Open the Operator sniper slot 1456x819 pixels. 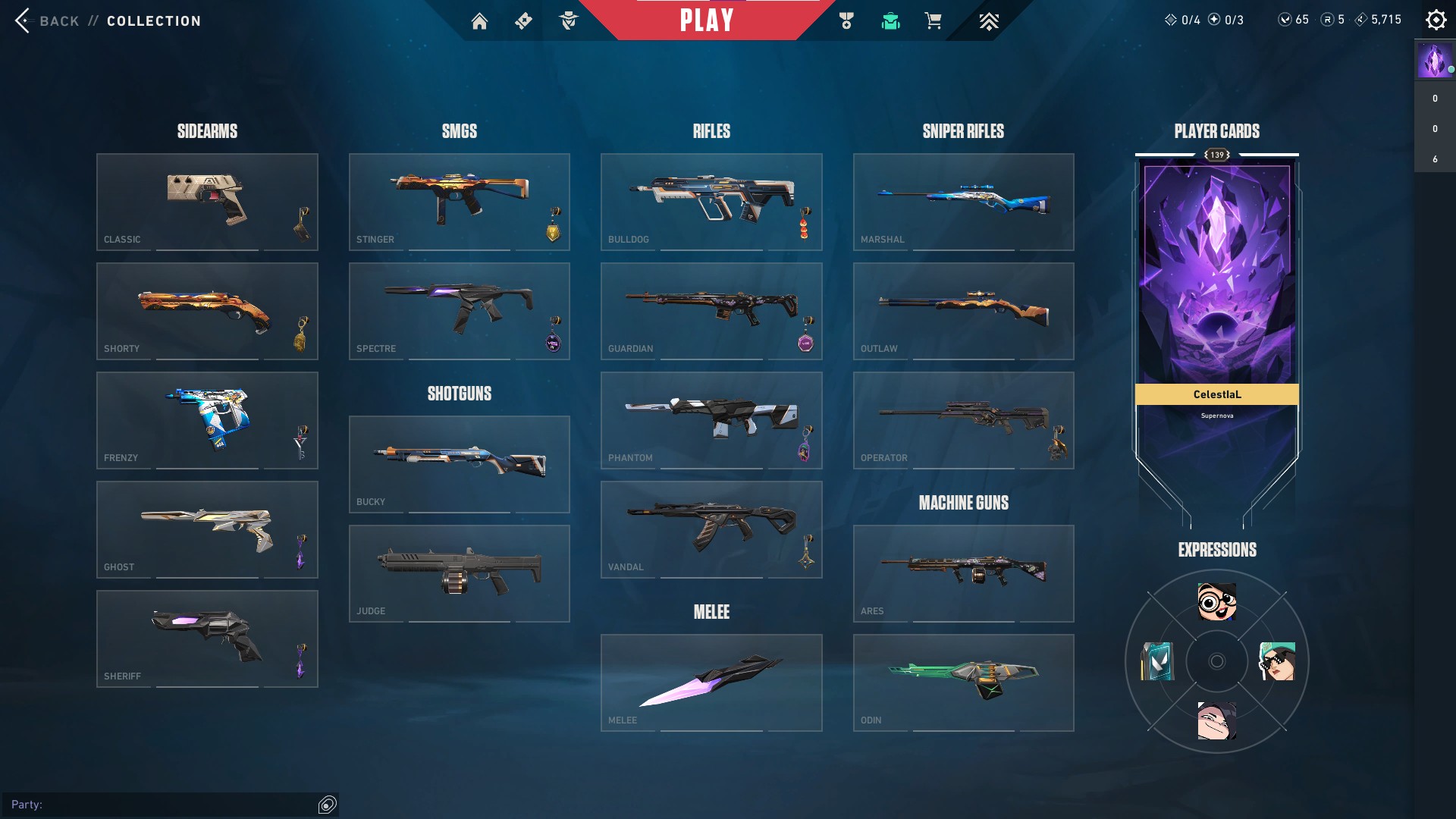click(963, 420)
